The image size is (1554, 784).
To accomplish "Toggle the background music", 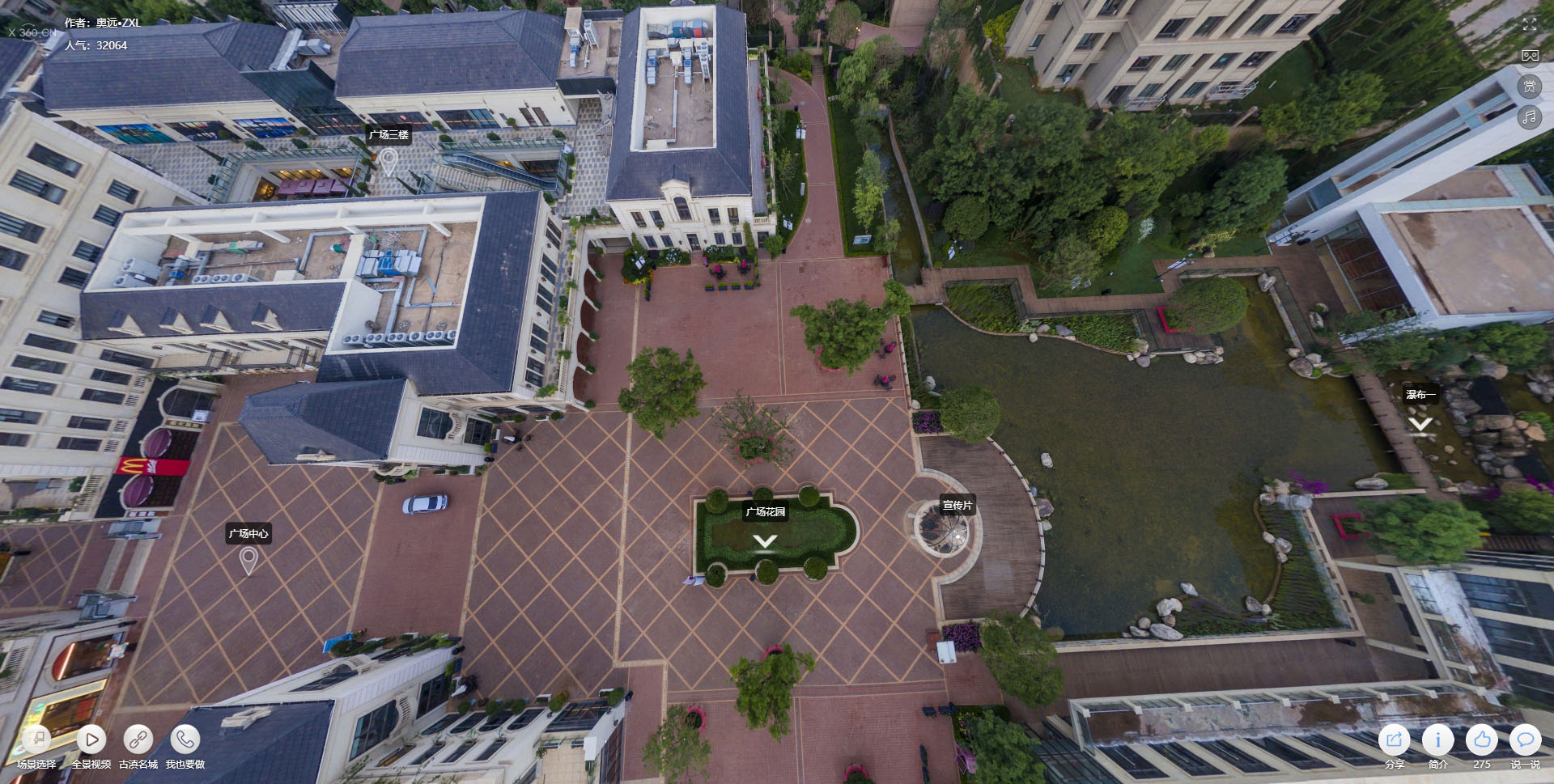I will click(1530, 117).
